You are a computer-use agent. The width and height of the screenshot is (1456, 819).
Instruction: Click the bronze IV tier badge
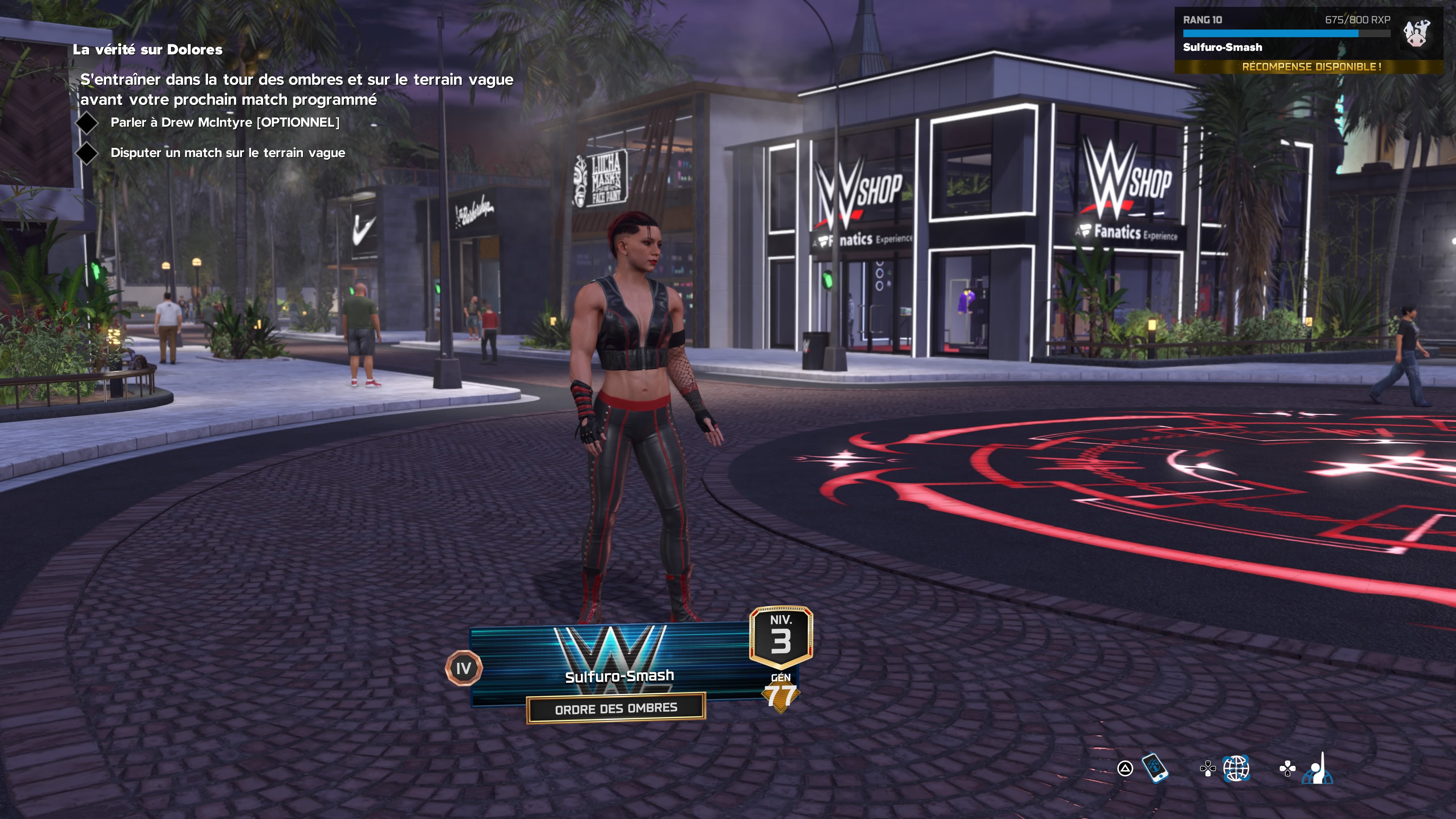(463, 668)
